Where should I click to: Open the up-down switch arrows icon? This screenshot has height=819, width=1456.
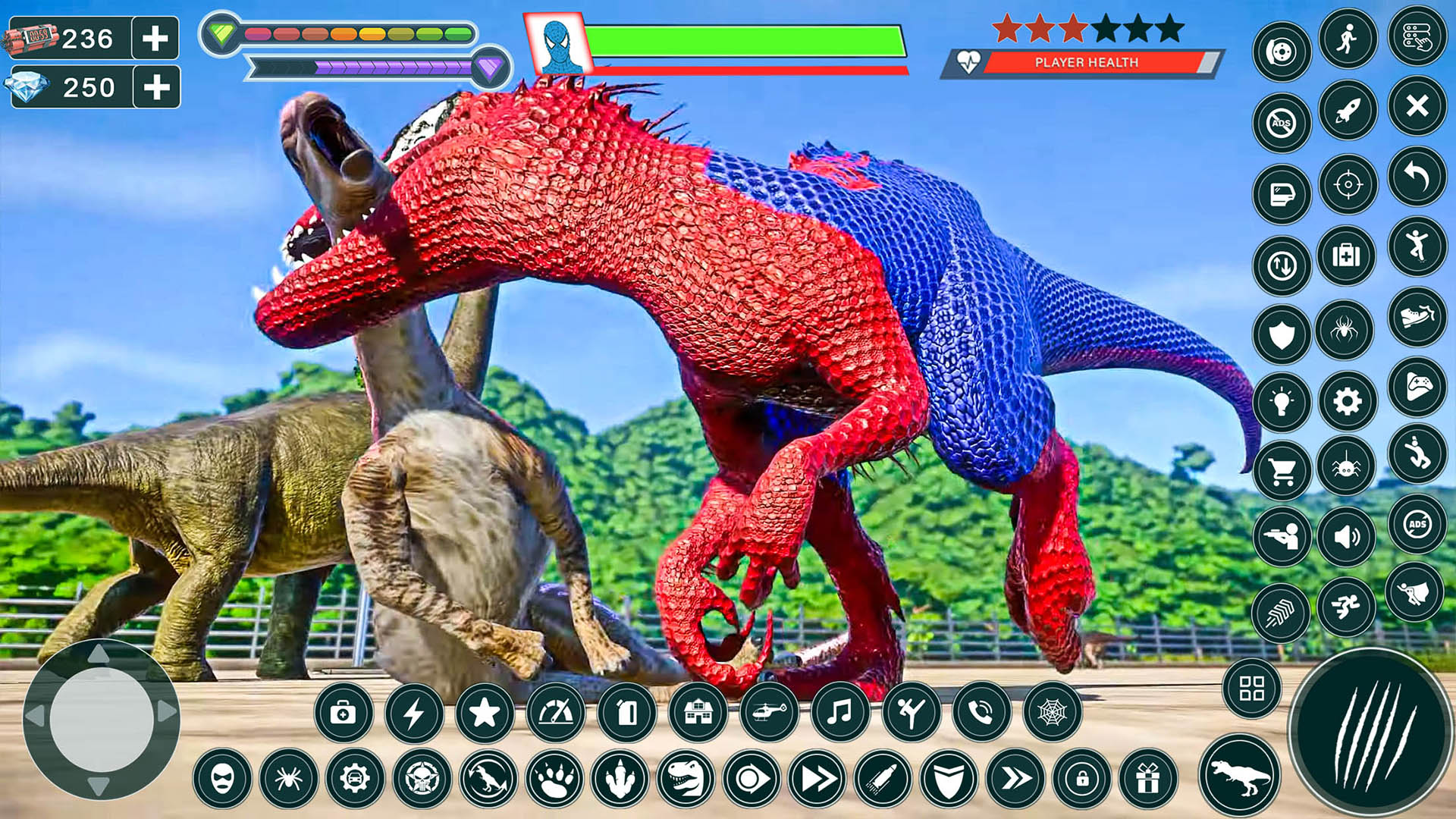[x=1283, y=262]
